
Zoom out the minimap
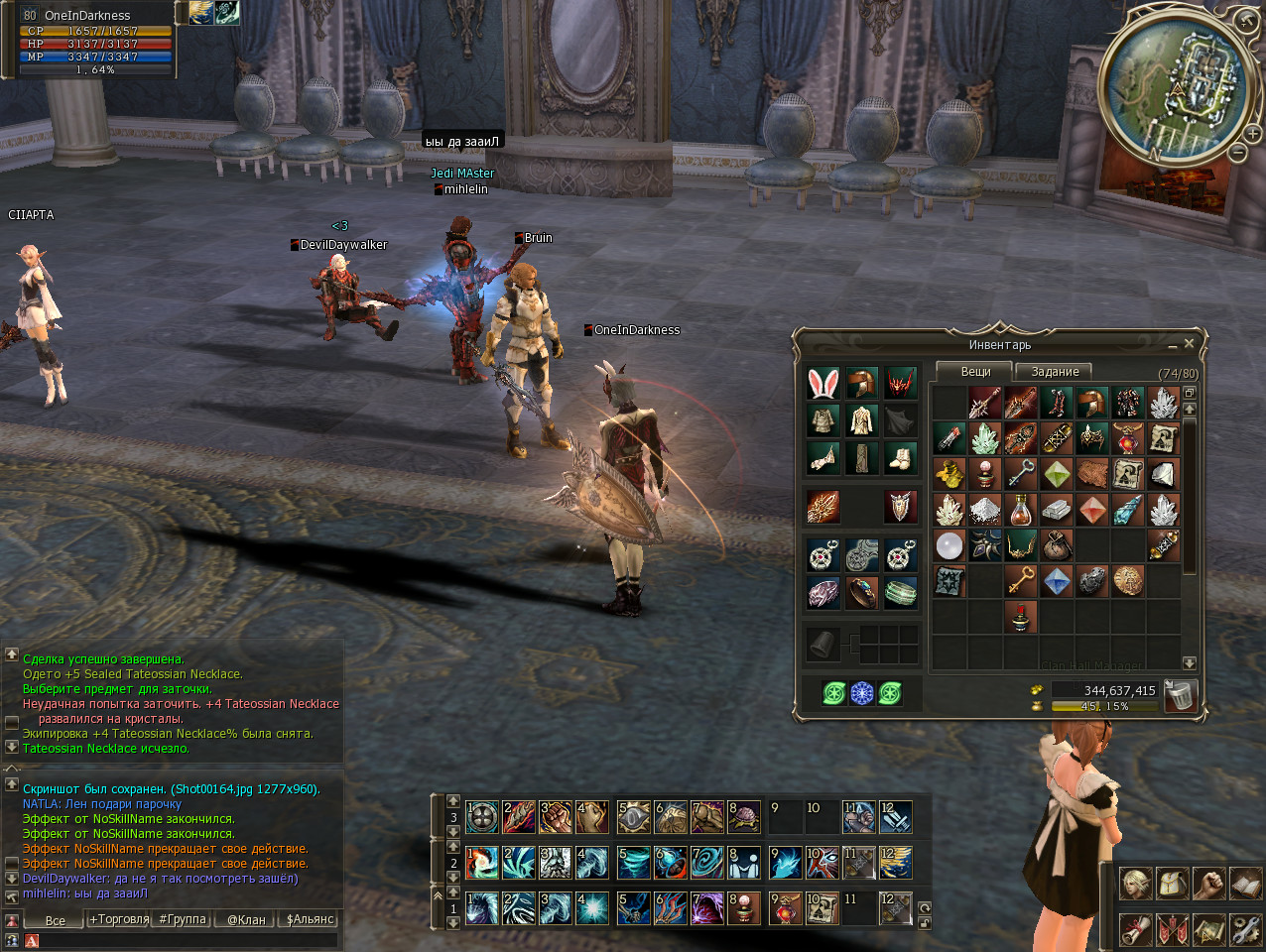tap(1238, 152)
